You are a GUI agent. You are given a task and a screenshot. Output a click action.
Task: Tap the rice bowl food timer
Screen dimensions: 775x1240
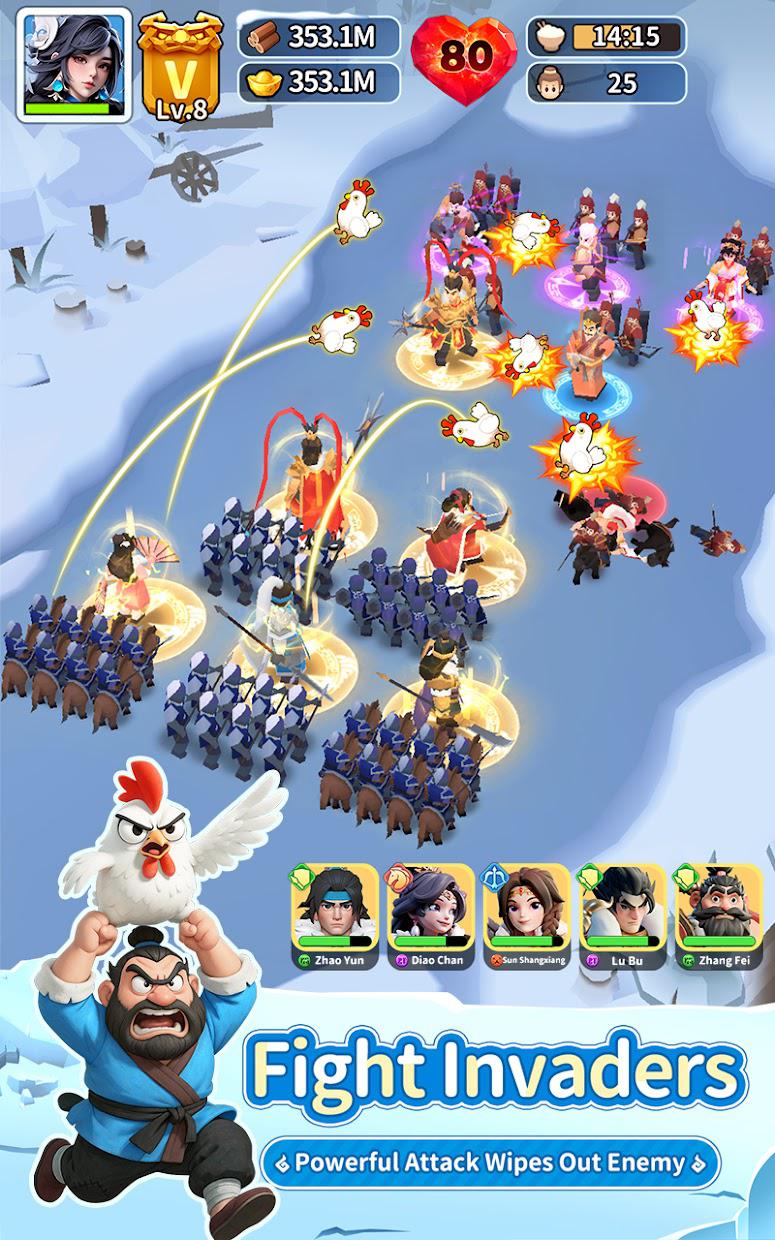click(607, 37)
